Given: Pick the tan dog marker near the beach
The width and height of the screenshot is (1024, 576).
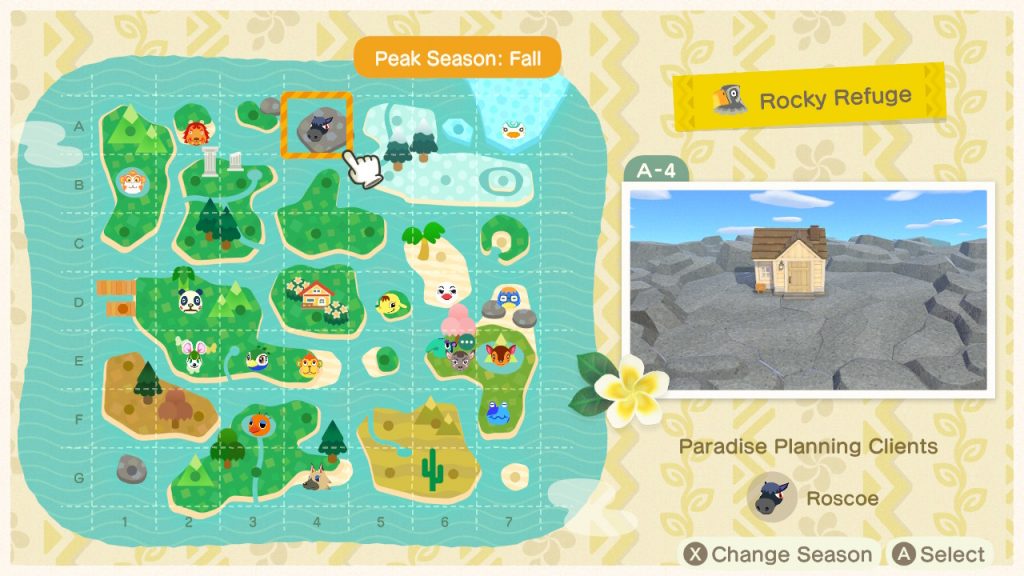Looking at the screenshot, I should (319, 479).
